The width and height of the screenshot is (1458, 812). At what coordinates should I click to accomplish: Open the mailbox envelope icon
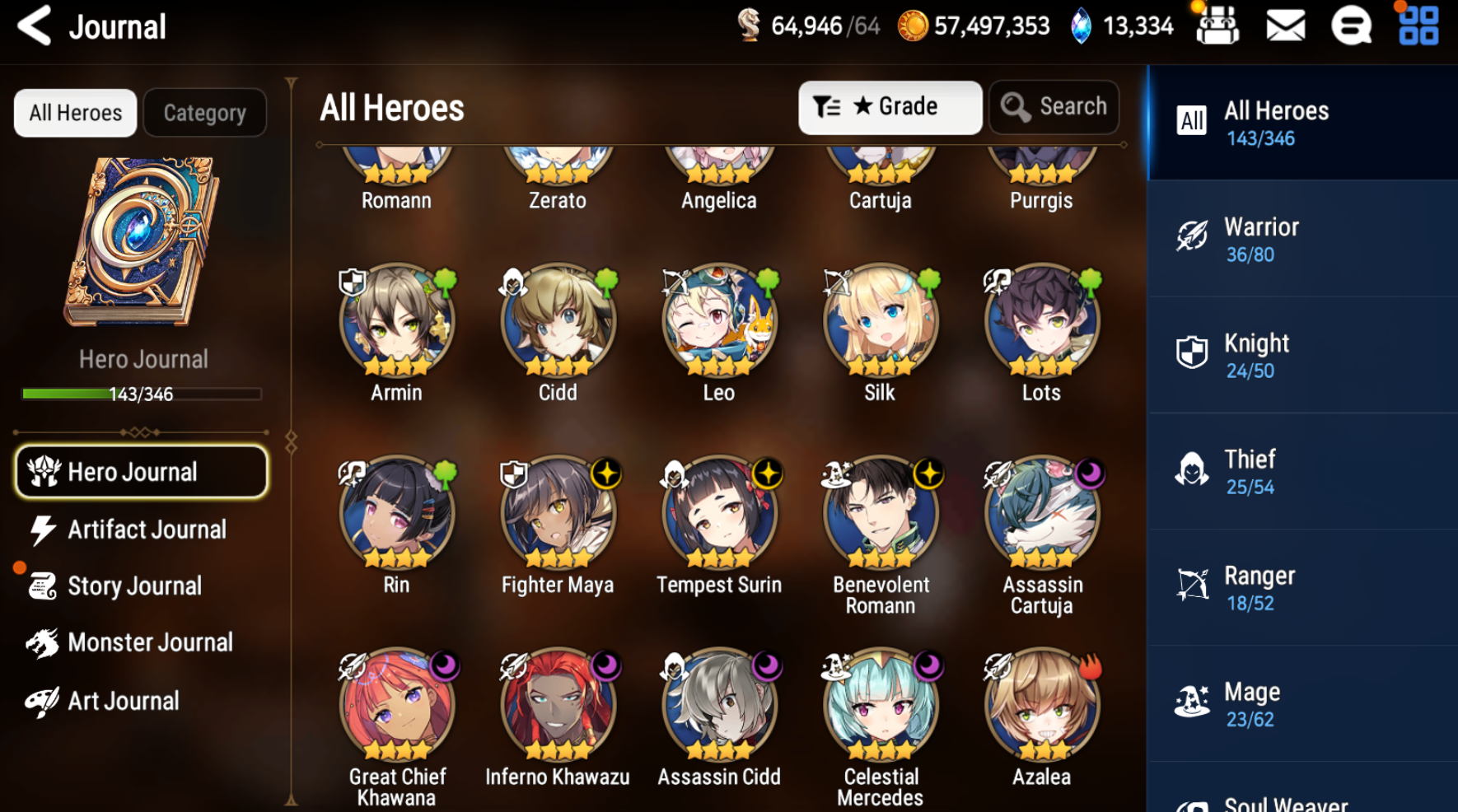tap(1285, 26)
